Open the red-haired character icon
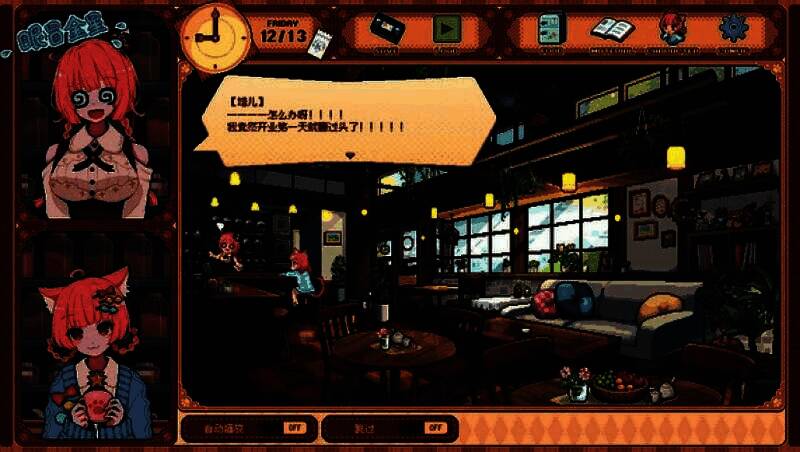 [x=670, y=27]
